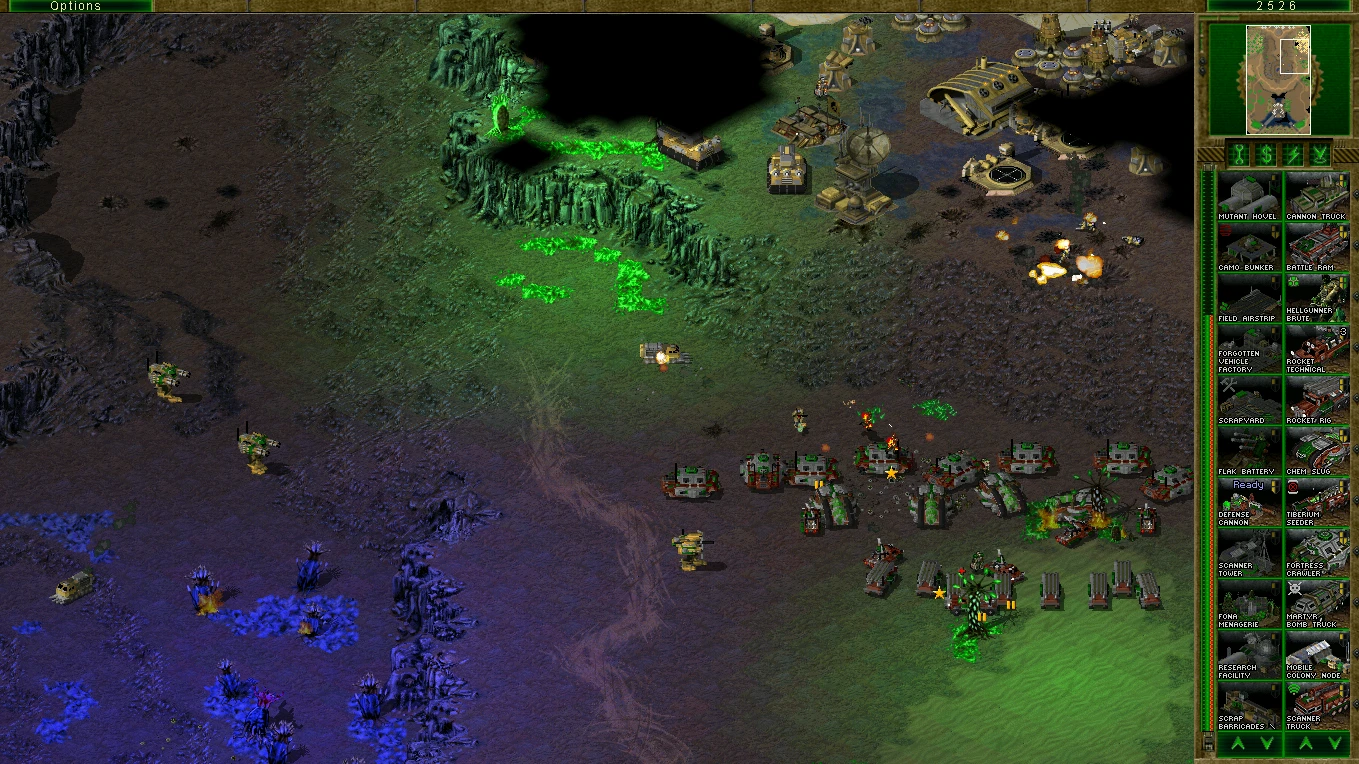The height and width of the screenshot is (764, 1359).
Task: Select the Camo Bunker build icon
Action: [x=1248, y=247]
